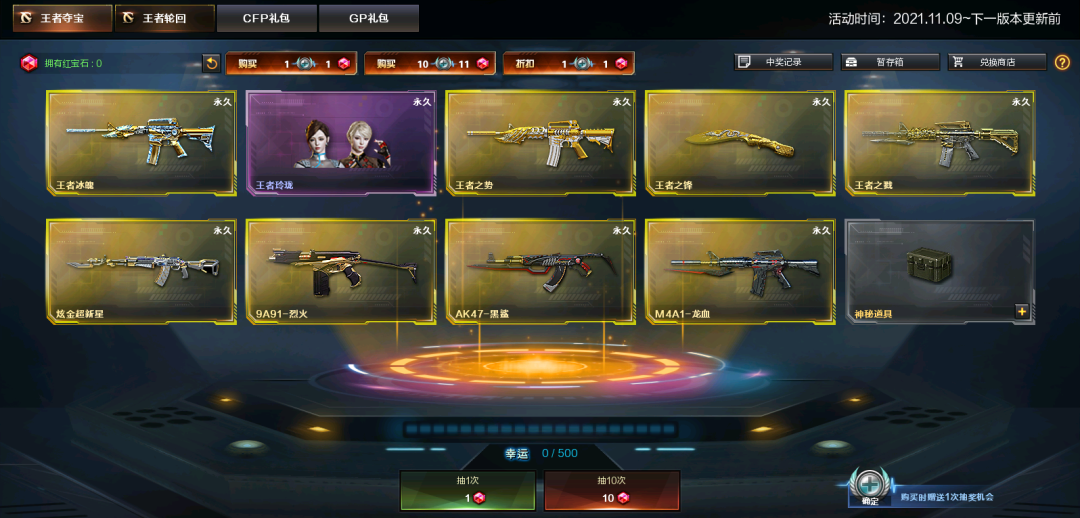Pick the AK47-黑鲨 weapon tile

540,271
